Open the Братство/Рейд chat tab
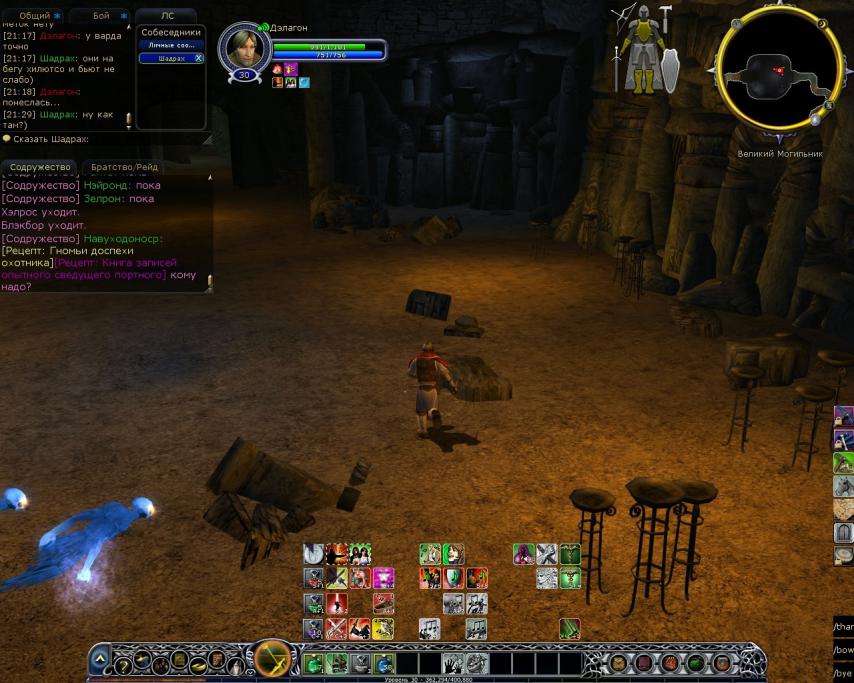854x683 pixels. 124,167
